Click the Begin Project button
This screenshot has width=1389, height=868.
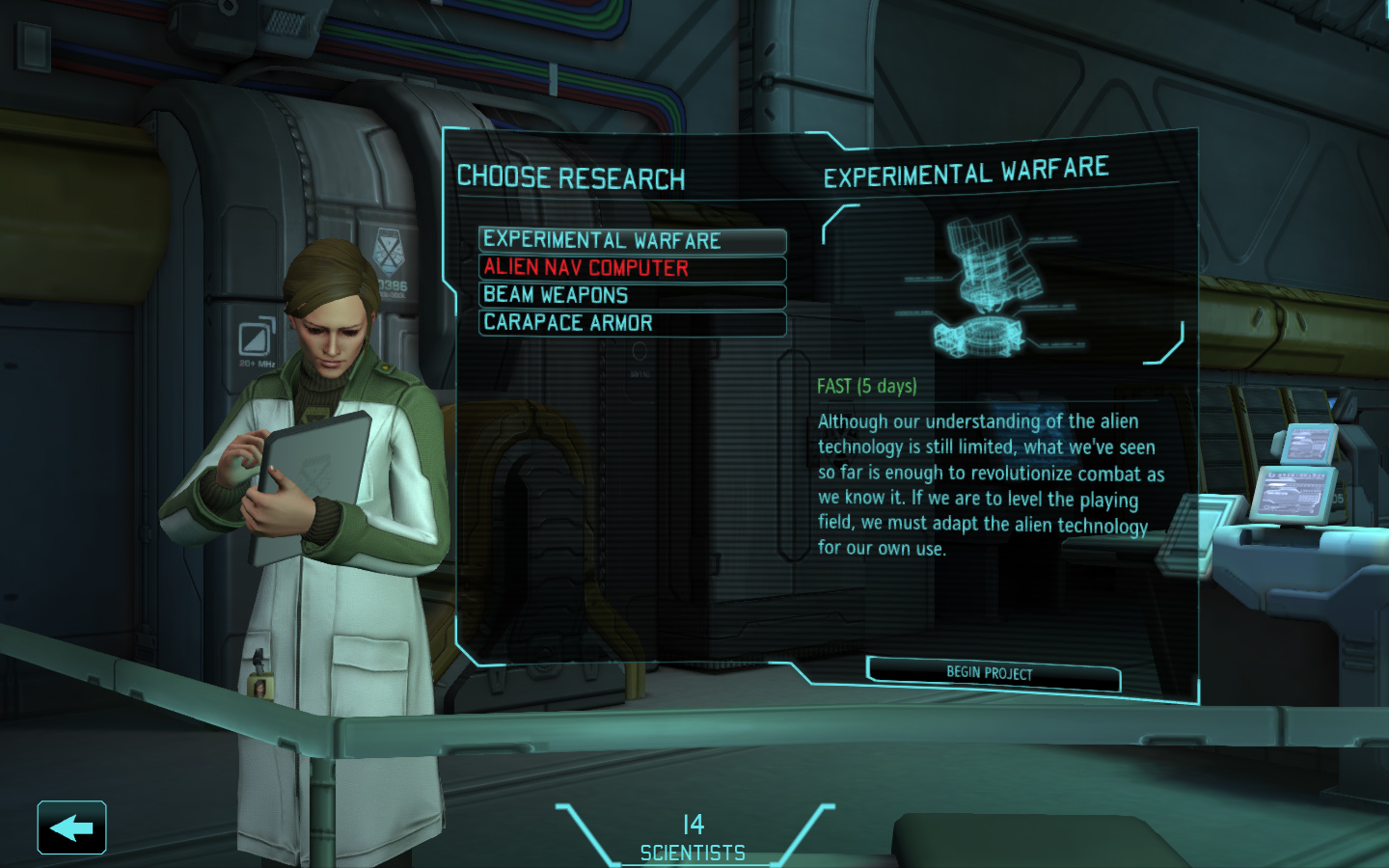(993, 672)
